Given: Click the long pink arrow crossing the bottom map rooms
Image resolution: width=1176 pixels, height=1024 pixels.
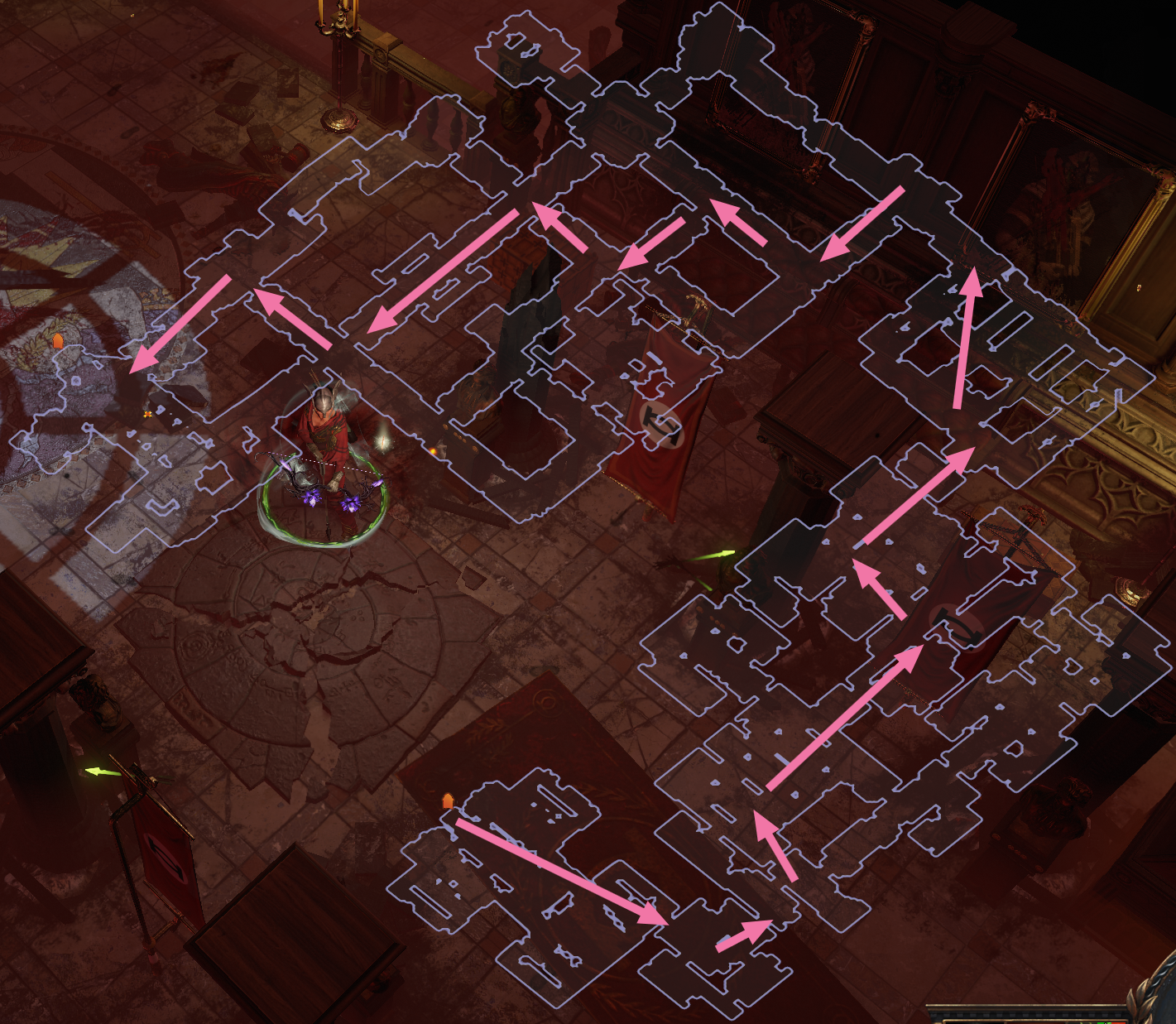Looking at the screenshot, I should [559, 872].
